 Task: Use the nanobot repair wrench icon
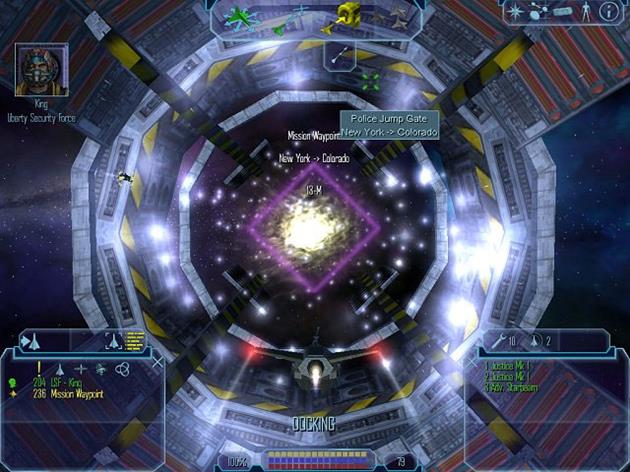496,343
